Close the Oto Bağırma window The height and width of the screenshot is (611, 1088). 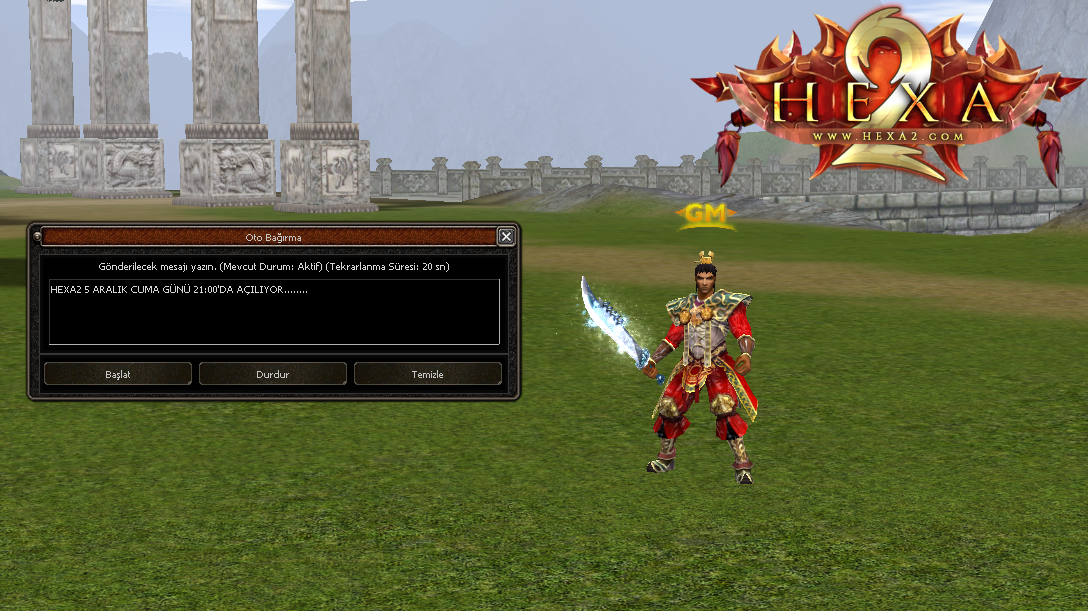[x=506, y=237]
